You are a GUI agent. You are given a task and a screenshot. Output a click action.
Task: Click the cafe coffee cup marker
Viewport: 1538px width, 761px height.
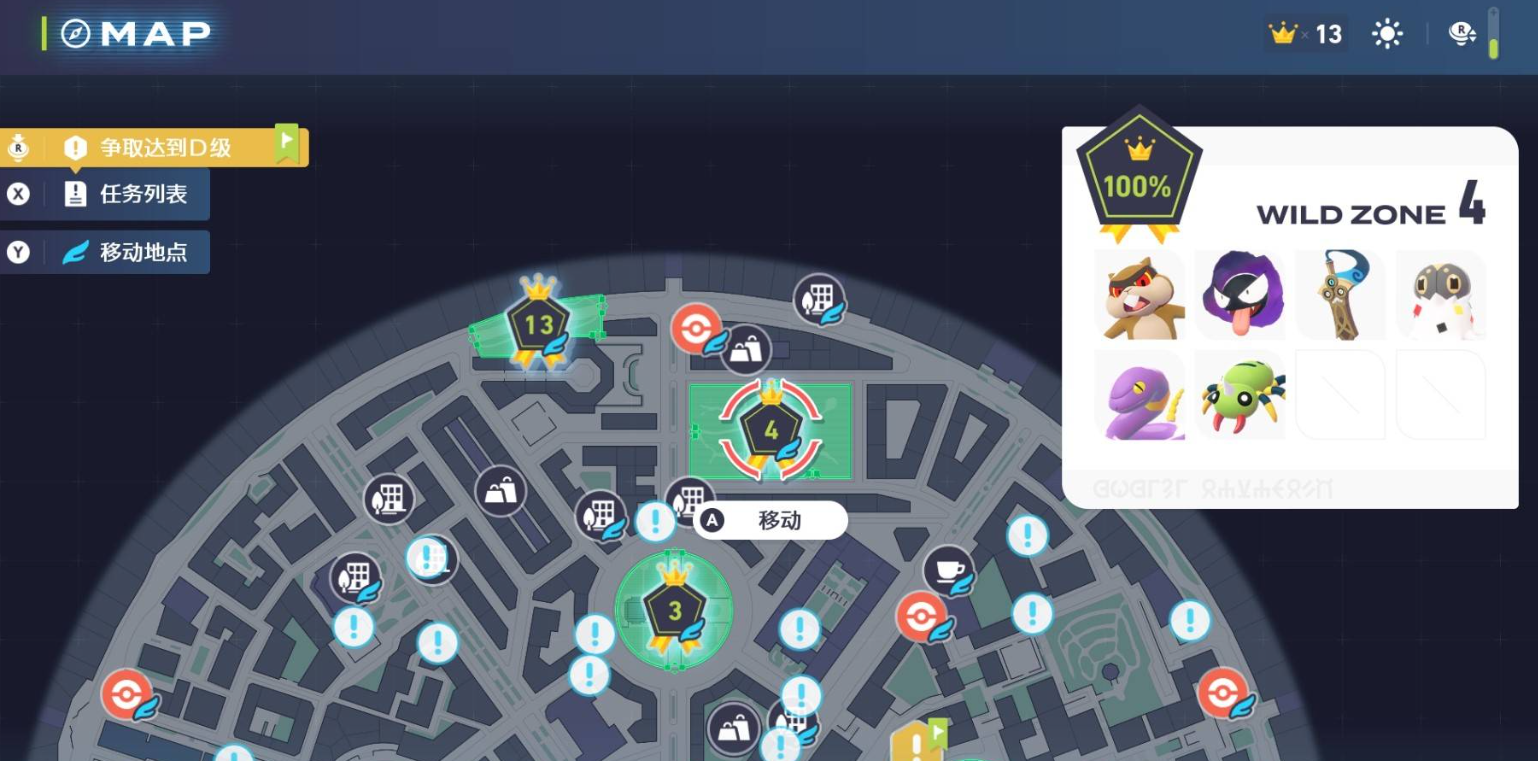(x=947, y=570)
